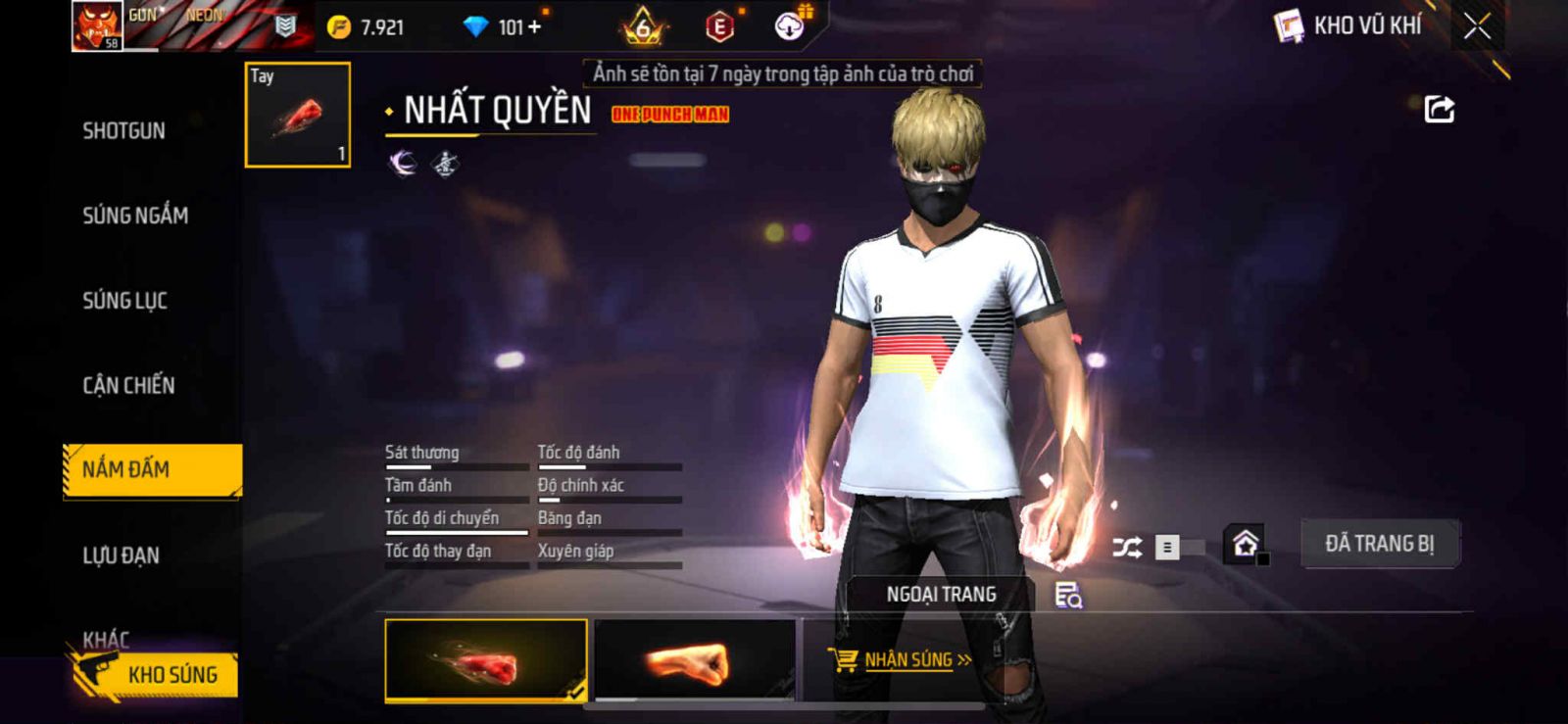Viewport: 1568px width, 724px height.
Task: Toggle the shuffle skins switch
Action: click(1177, 547)
